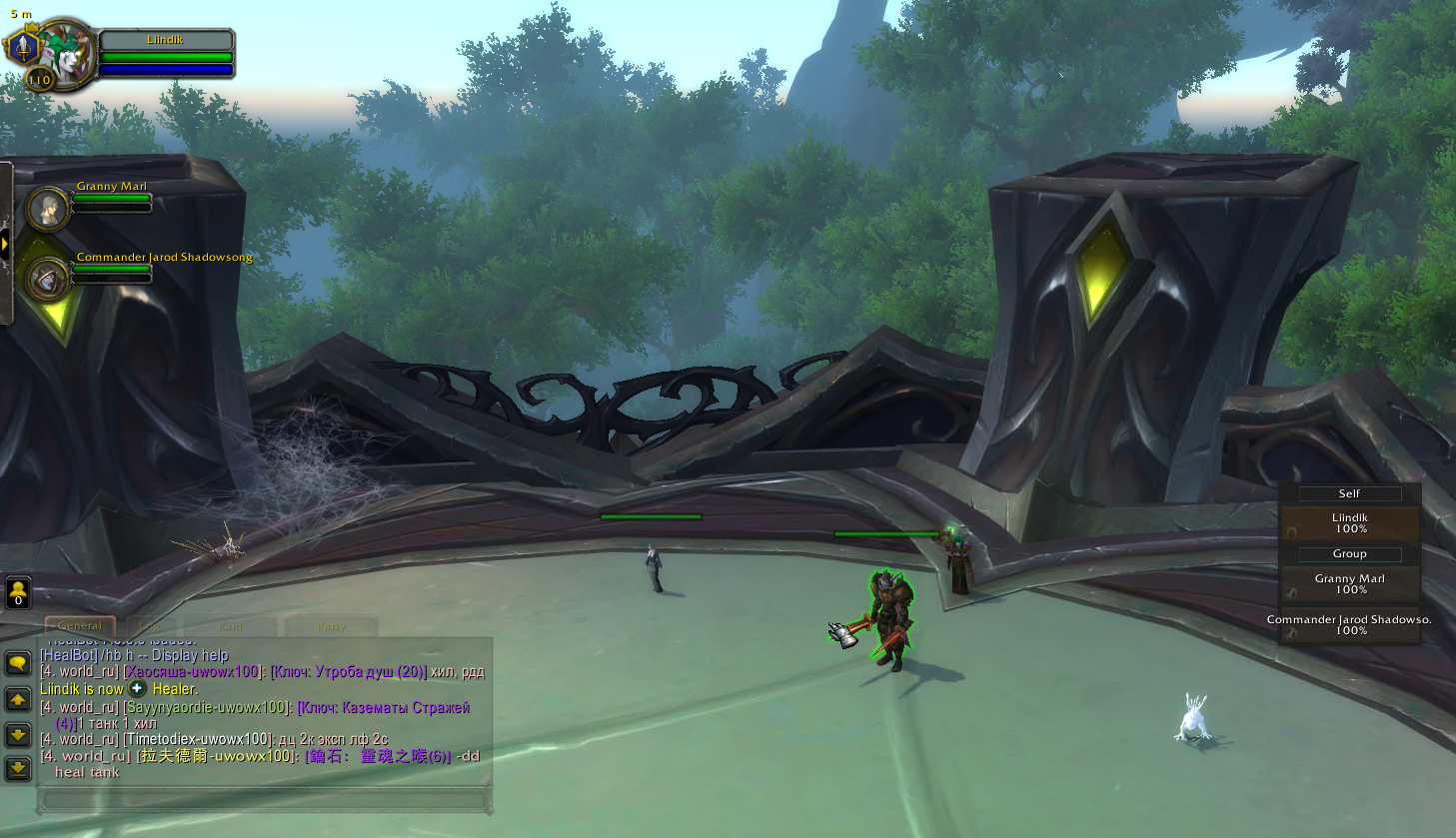Show the Party chat tab

click(x=331, y=626)
